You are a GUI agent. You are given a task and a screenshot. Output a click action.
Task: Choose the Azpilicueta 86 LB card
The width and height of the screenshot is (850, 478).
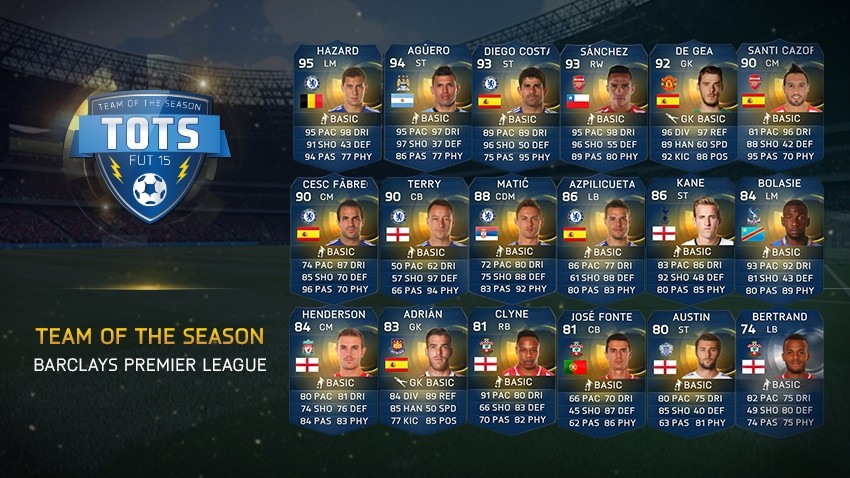600,238
